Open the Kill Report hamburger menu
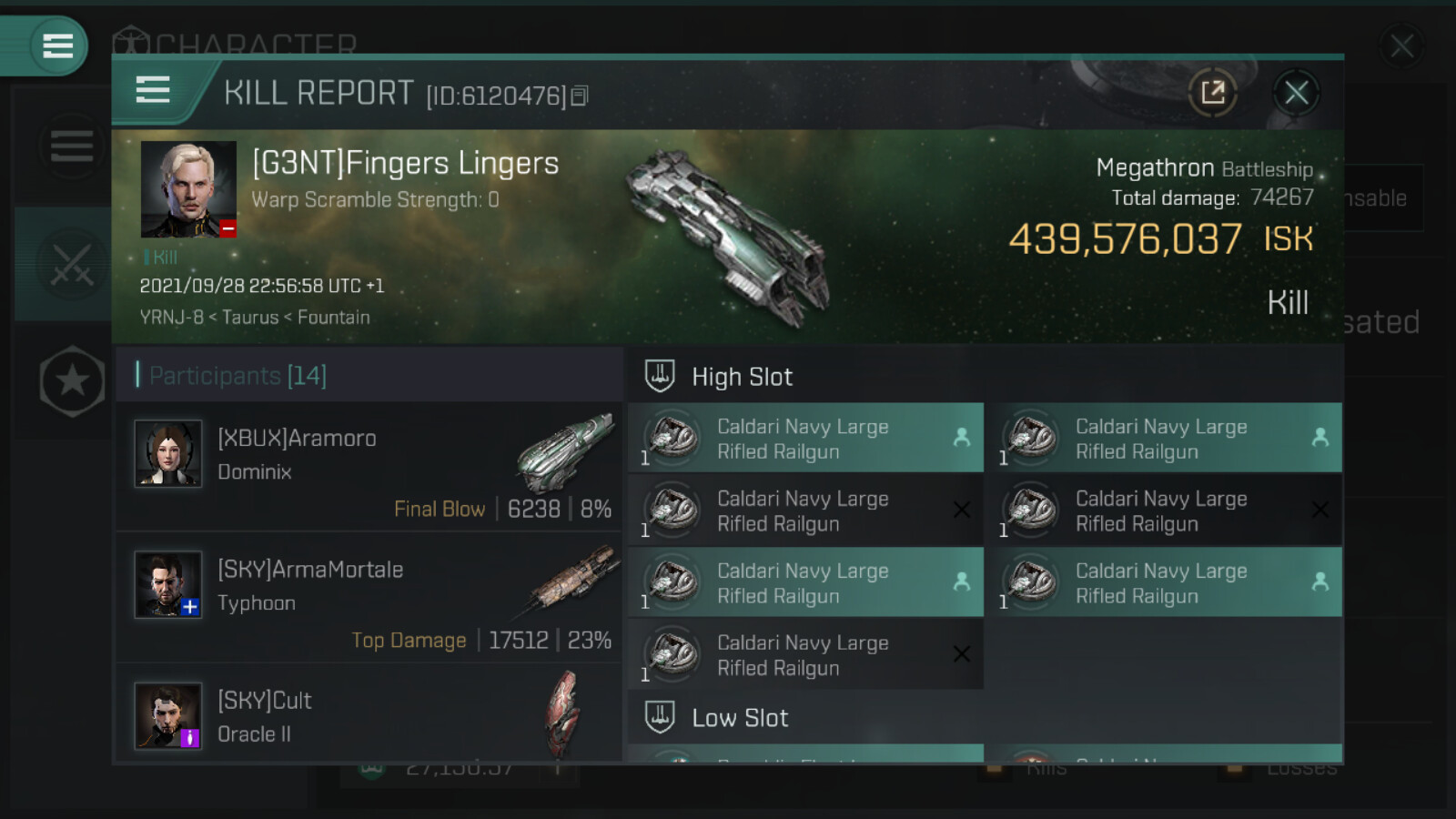Image resolution: width=1456 pixels, height=819 pixels. (x=153, y=90)
